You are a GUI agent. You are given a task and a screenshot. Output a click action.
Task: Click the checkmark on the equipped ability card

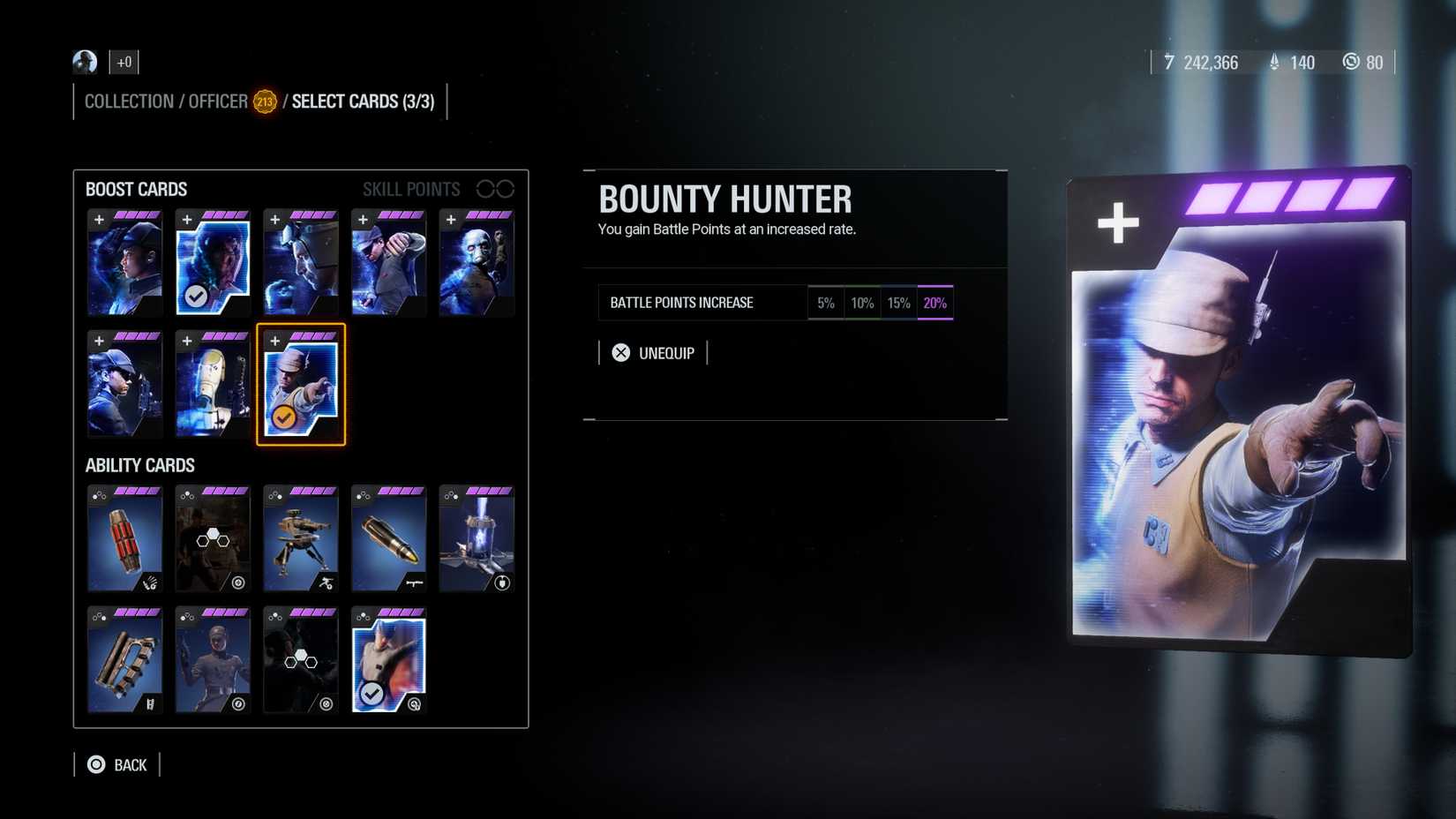(x=372, y=693)
